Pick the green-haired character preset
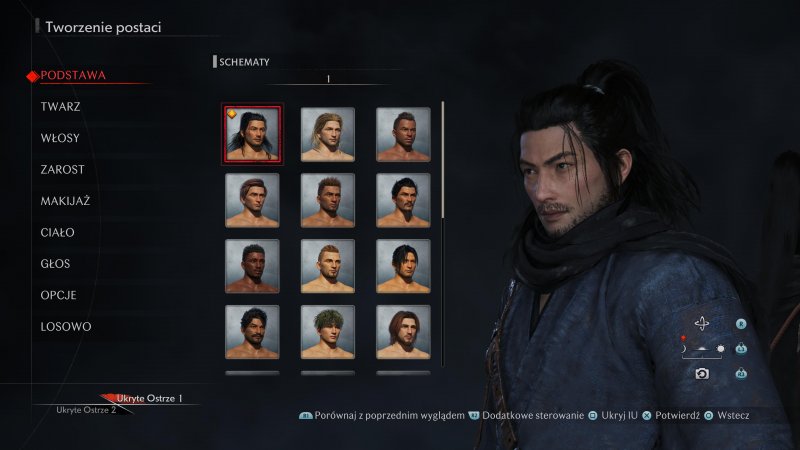 tap(328, 332)
